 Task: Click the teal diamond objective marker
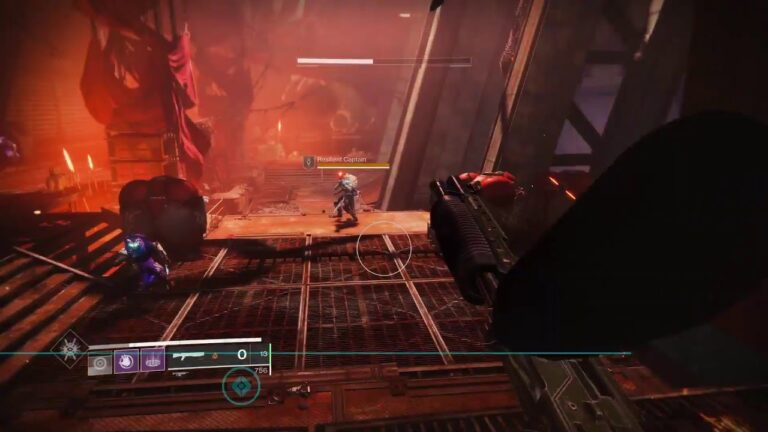click(240, 386)
